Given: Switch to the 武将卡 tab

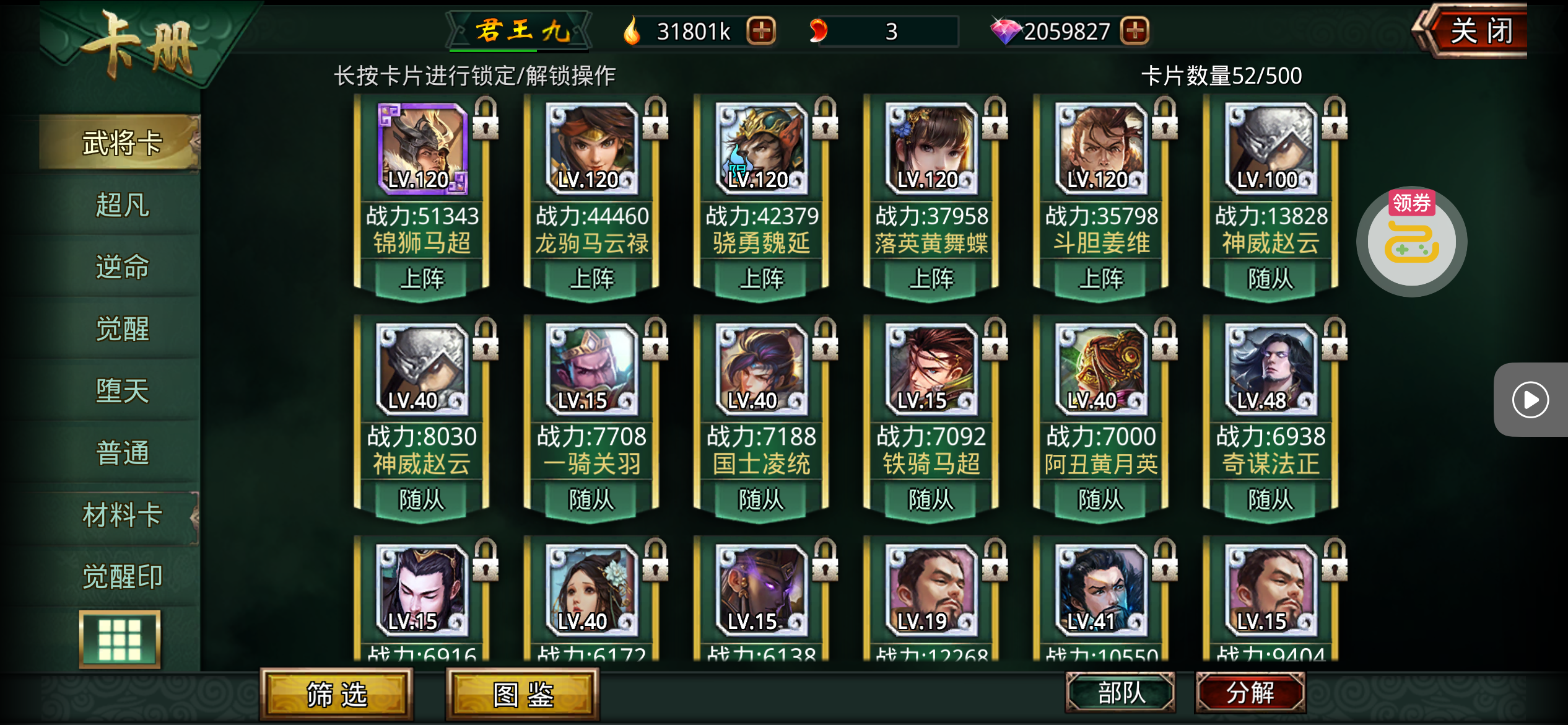Looking at the screenshot, I should [x=121, y=143].
